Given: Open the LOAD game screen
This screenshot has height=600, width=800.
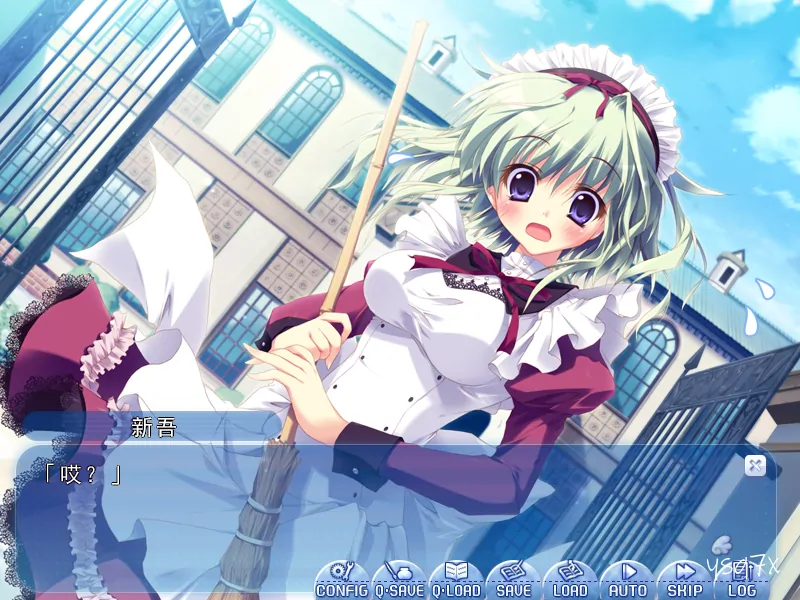Looking at the screenshot, I should pyautogui.click(x=570, y=581).
